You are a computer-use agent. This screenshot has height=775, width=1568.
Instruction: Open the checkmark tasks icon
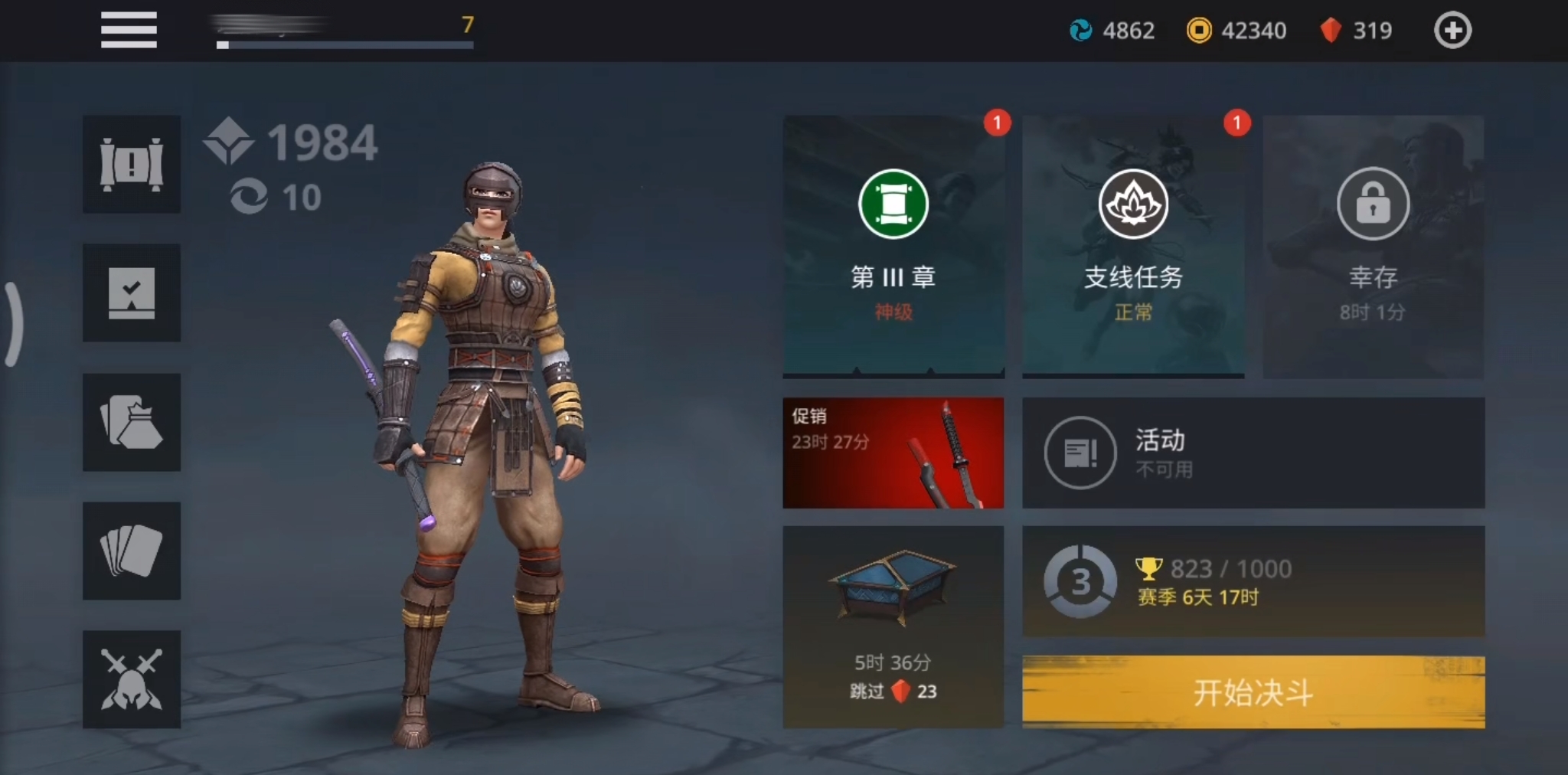pyautogui.click(x=132, y=293)
